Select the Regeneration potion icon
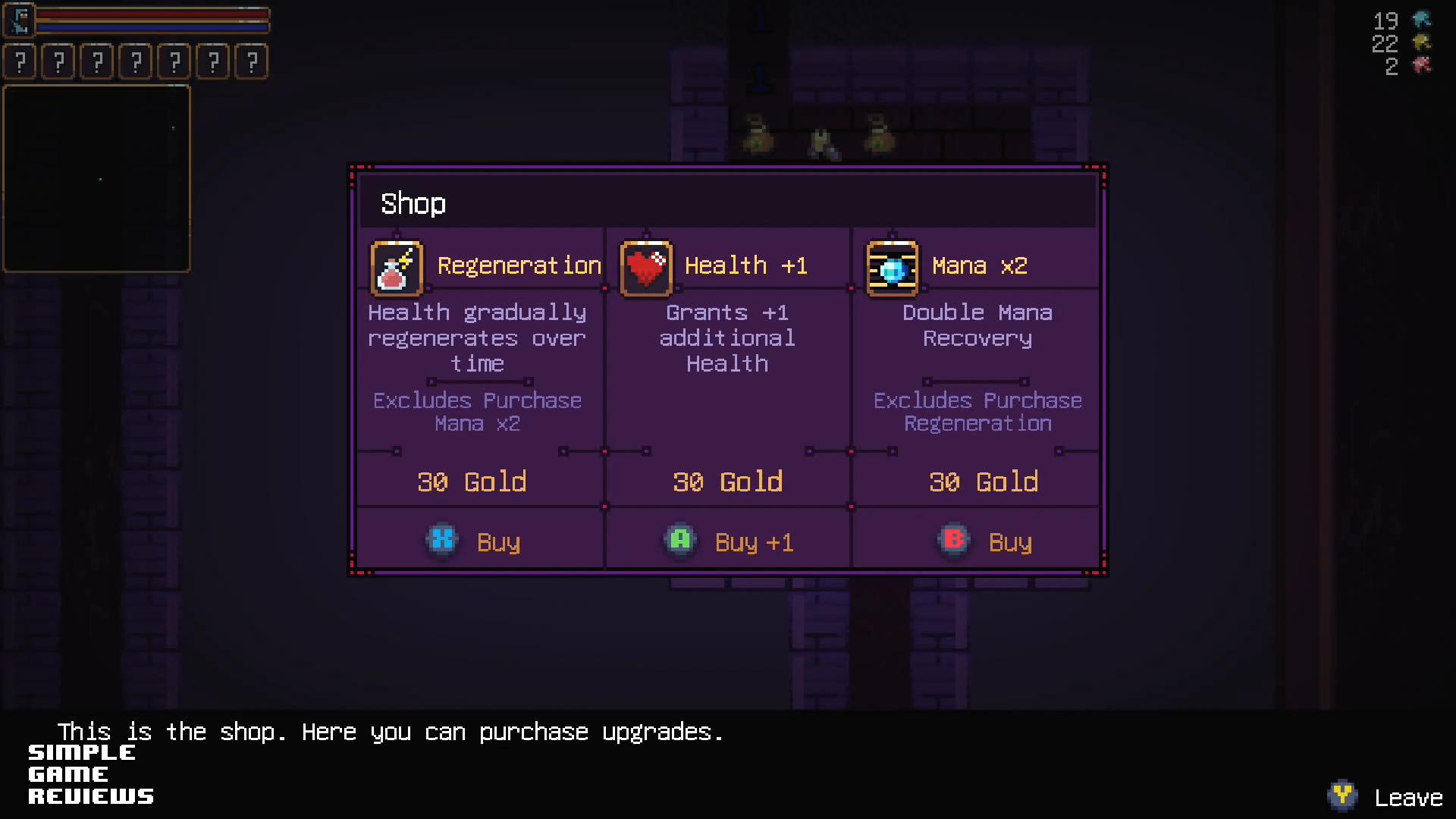This screenshot has height=819, width=1456. [396, 268]
